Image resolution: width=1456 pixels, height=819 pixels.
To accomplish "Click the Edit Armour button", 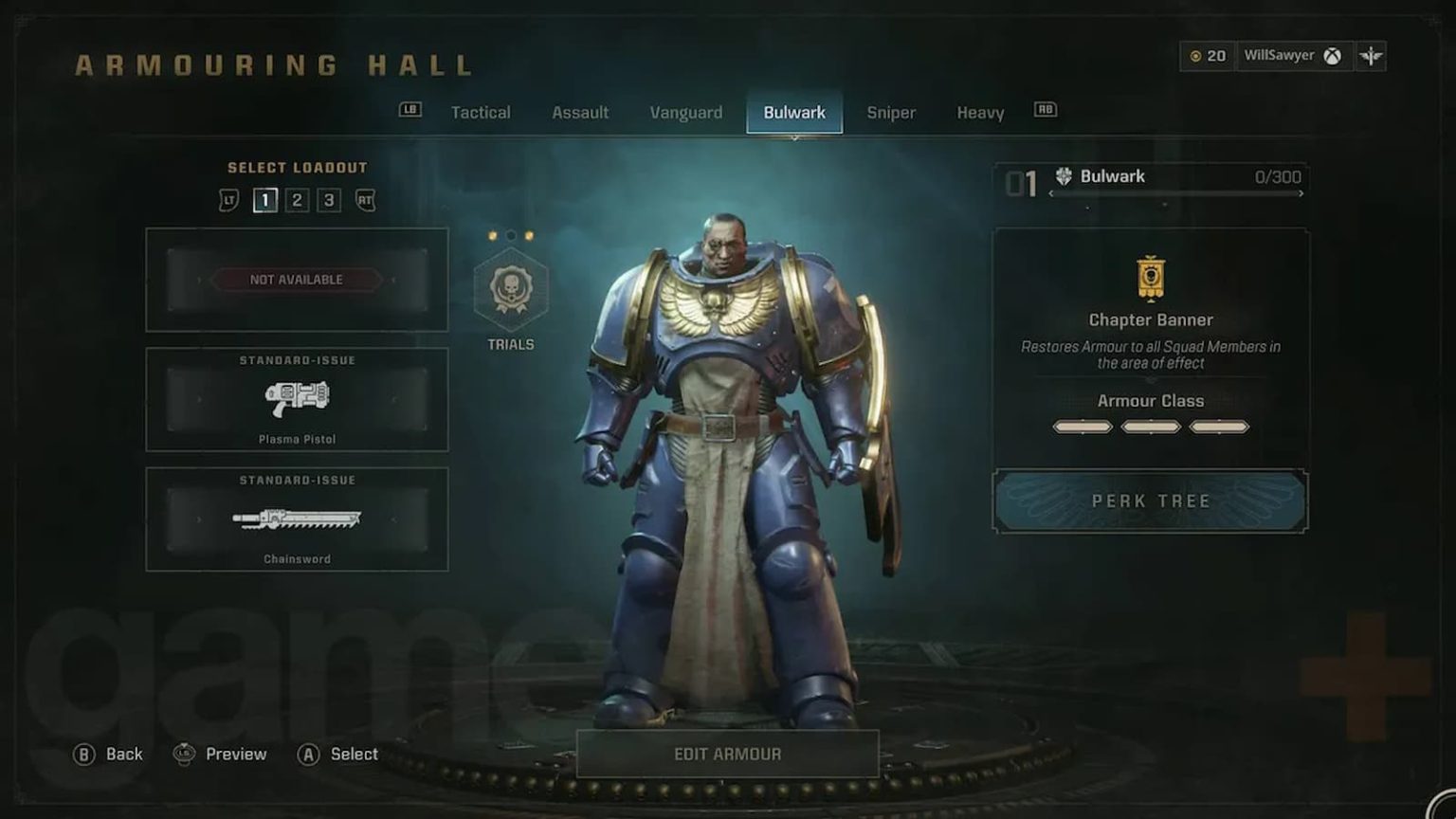I will coord(726,753).
